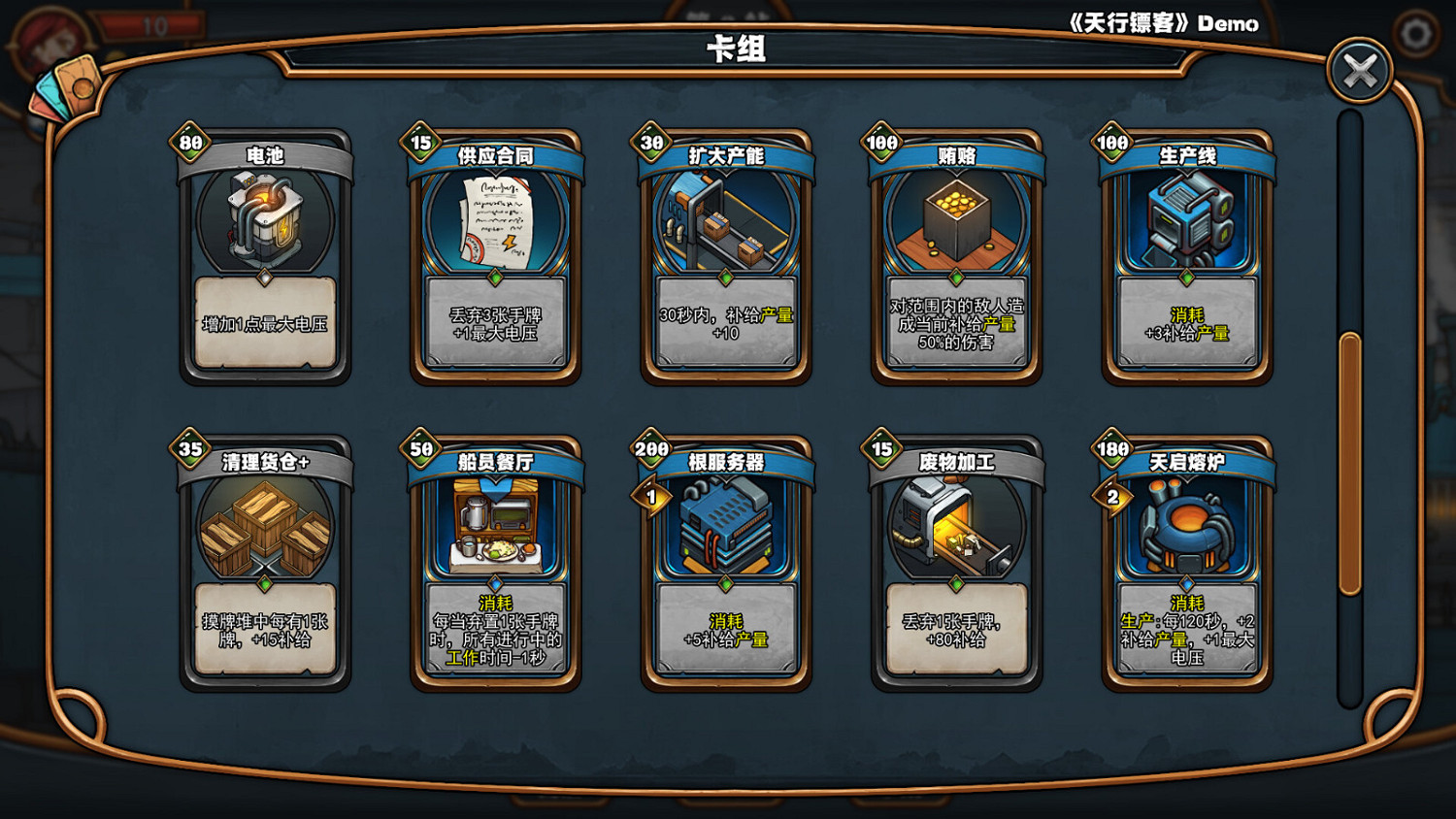
Task: Select the 电池 (Battery) card
Action: tap(267, 257)
